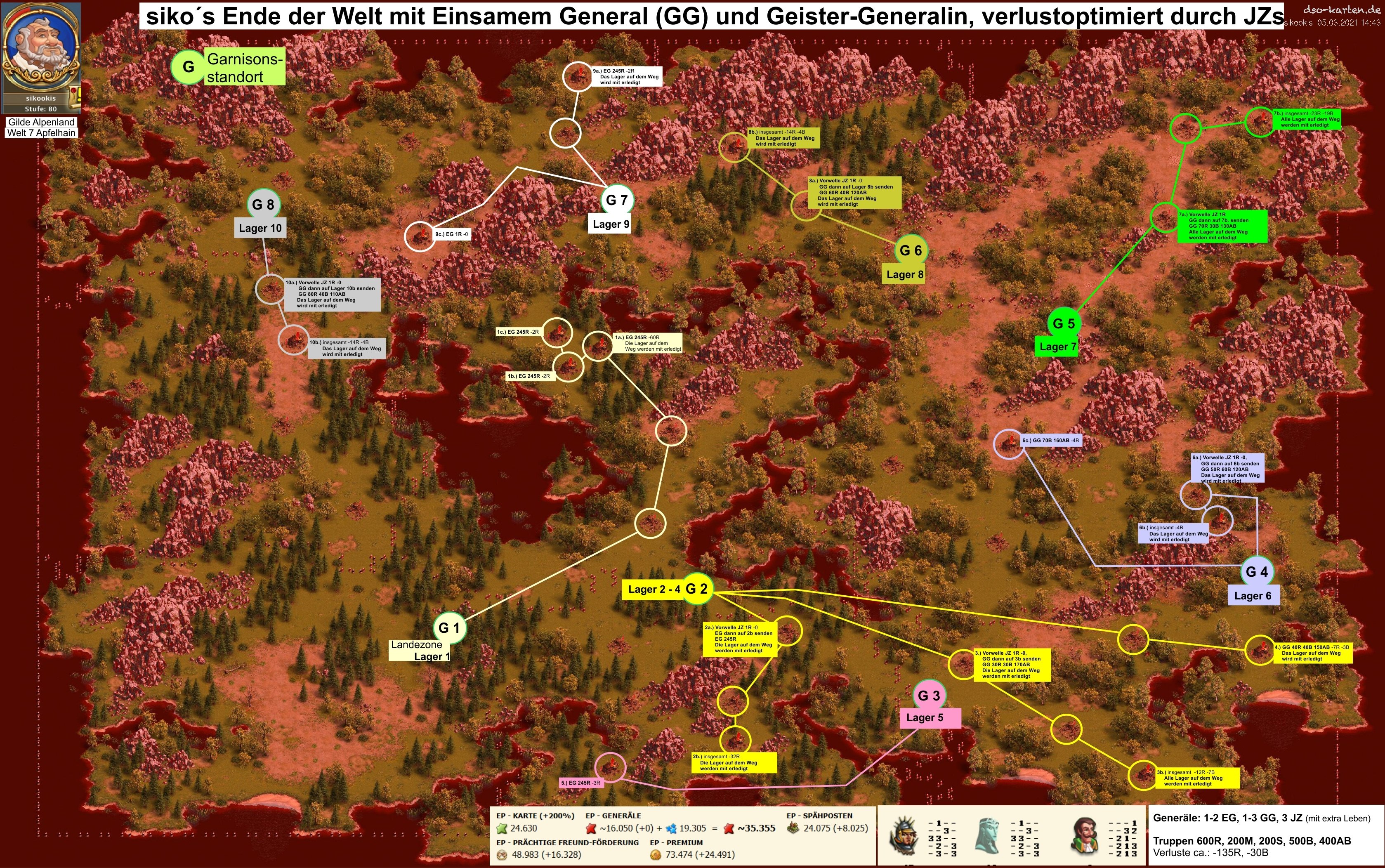Click the Garnisonsstandort legend entry
The width and height of the screenshot is (1385, 868).
click(x=228, y=67)
